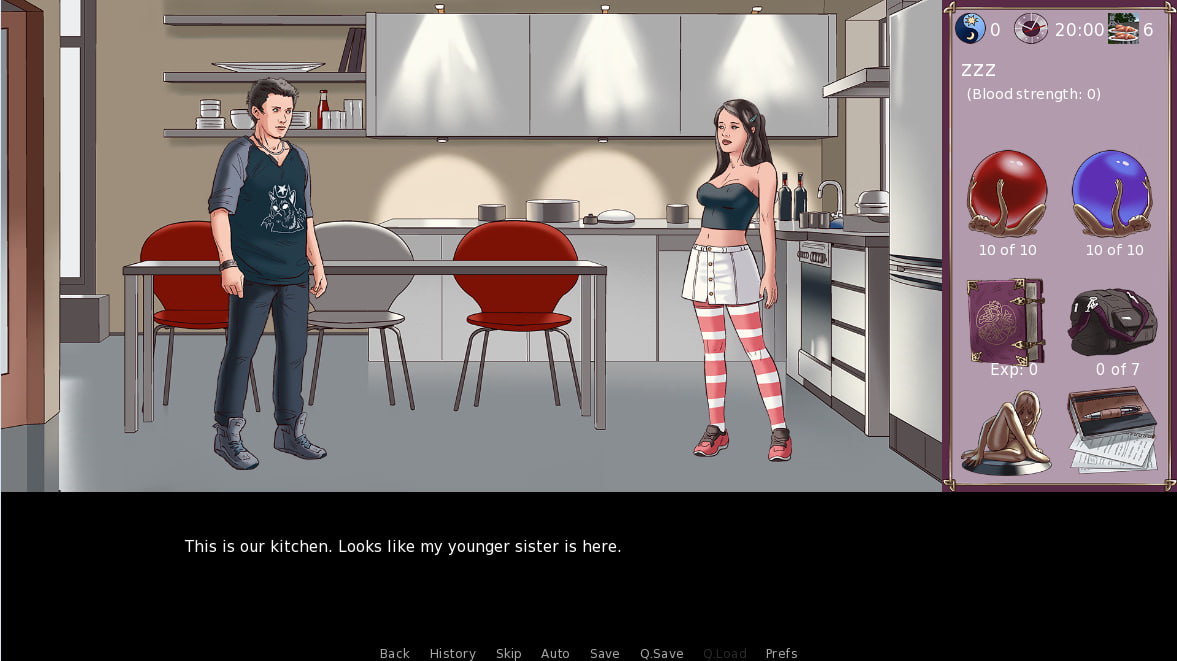Screen dimensions: 1177x661
Task: Click the reclining figure statue icon
Action: tap(1005, 432)
